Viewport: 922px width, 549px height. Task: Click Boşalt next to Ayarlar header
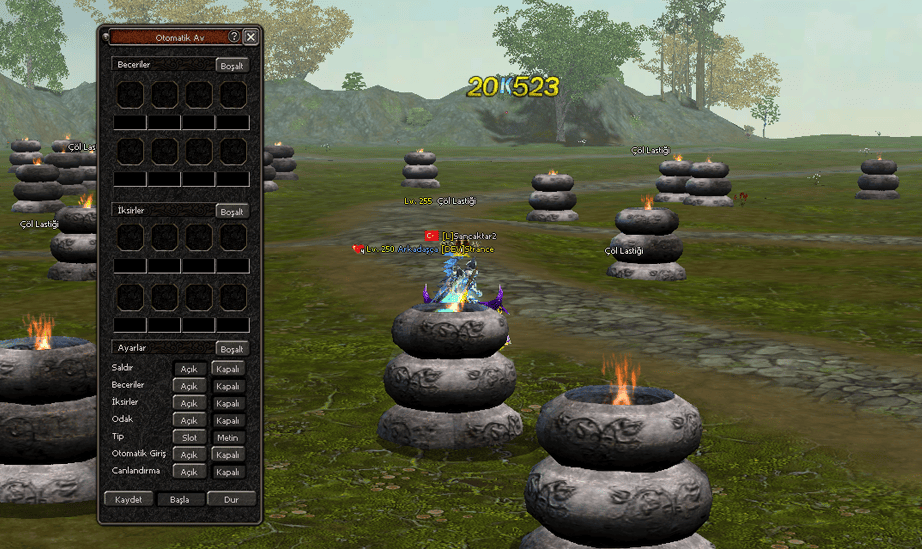click(x=232, y=349)
